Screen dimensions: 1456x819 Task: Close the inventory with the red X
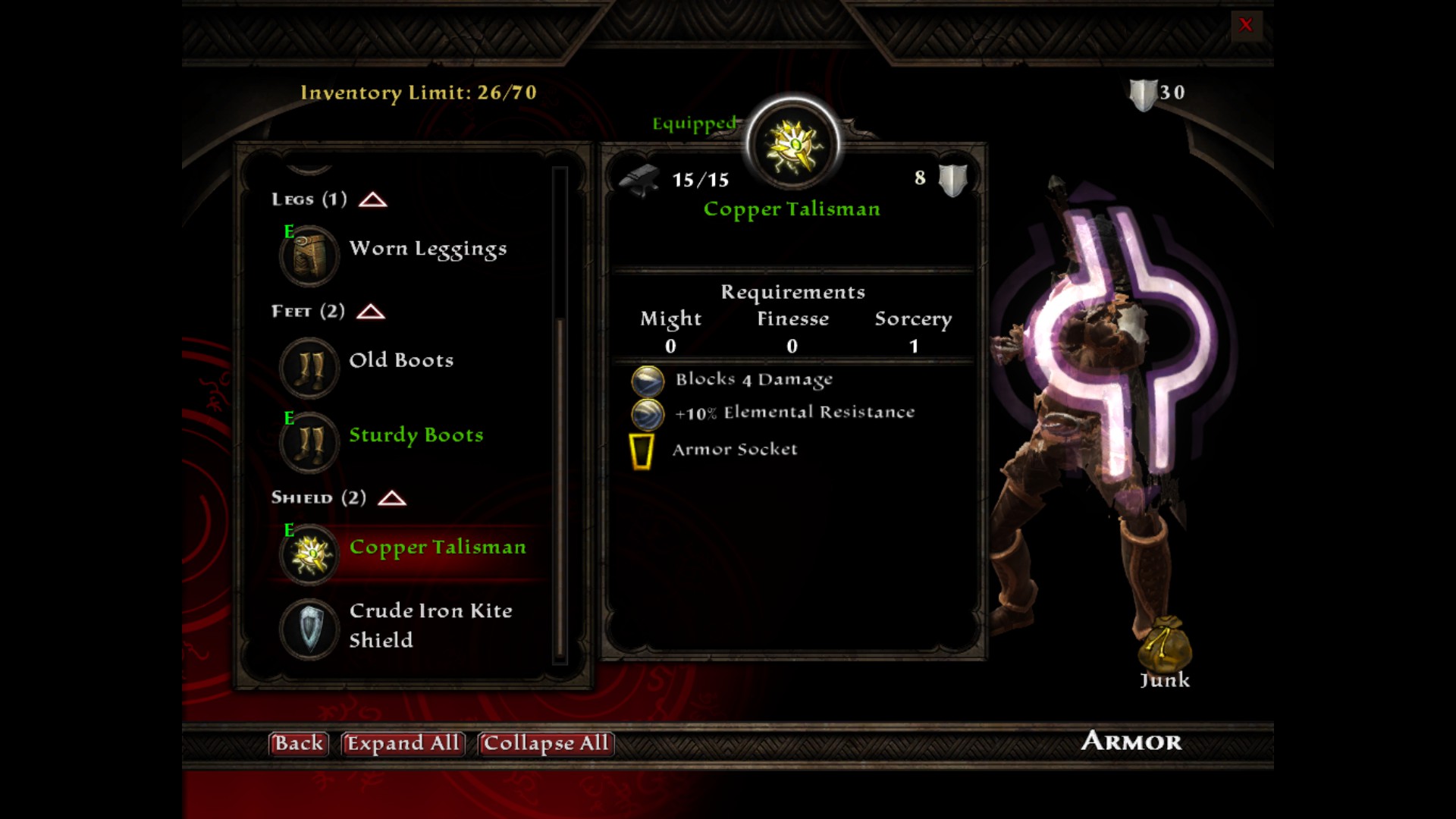pos(1245,25)
